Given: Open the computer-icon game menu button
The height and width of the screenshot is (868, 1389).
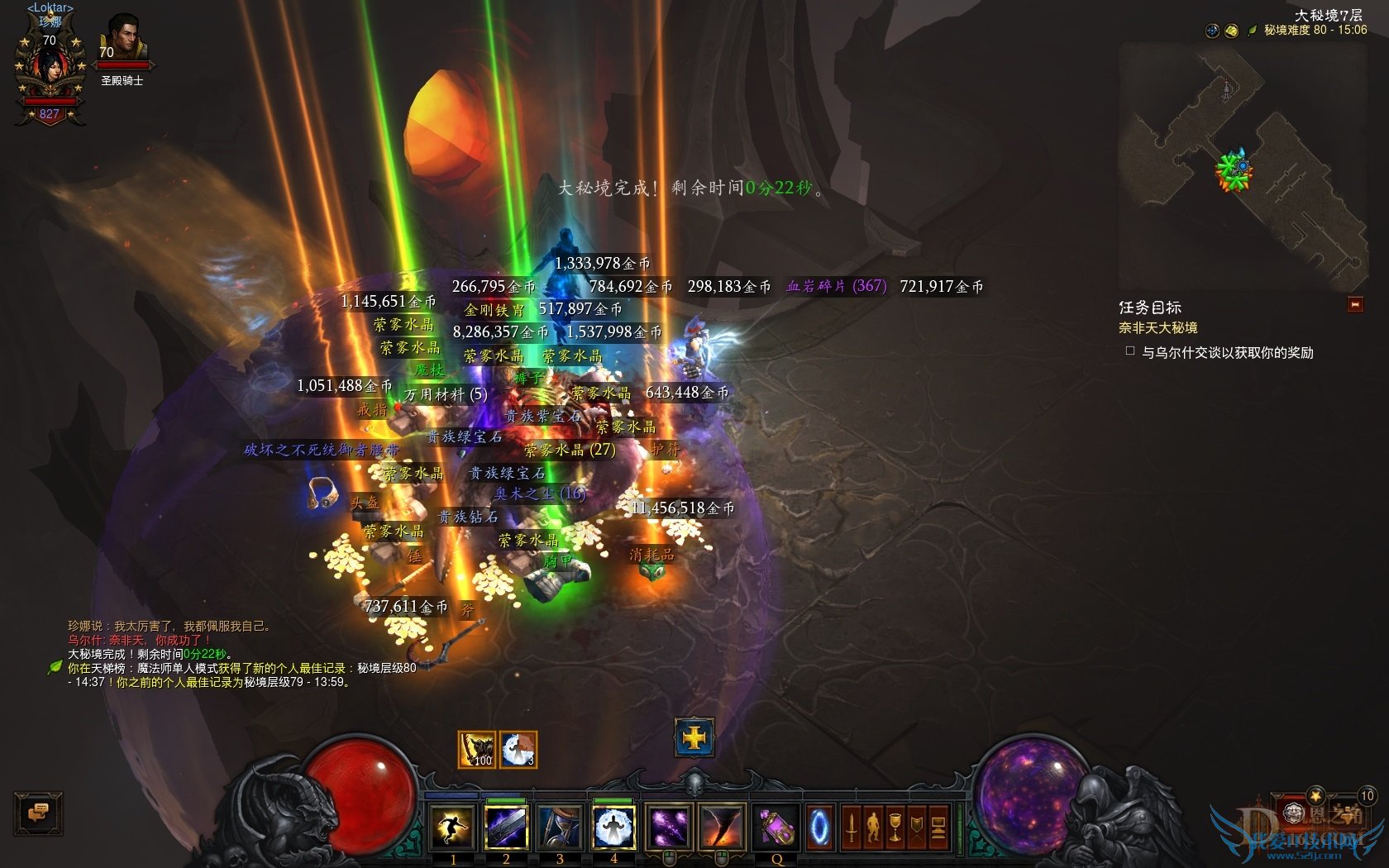Looking at the screenshot, I should [x=938, y=827].
